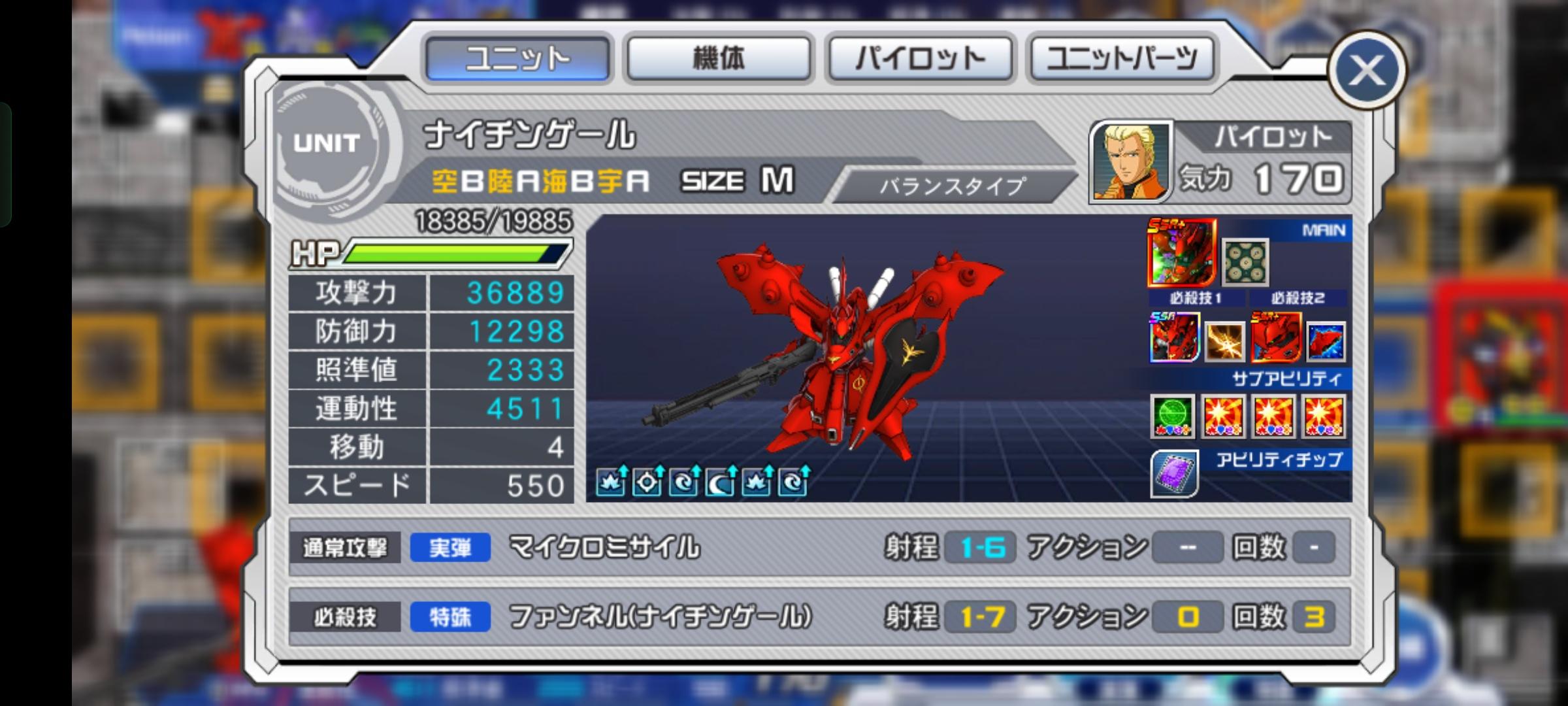Switch to the 機体 tab

click(x=718, y=59)
